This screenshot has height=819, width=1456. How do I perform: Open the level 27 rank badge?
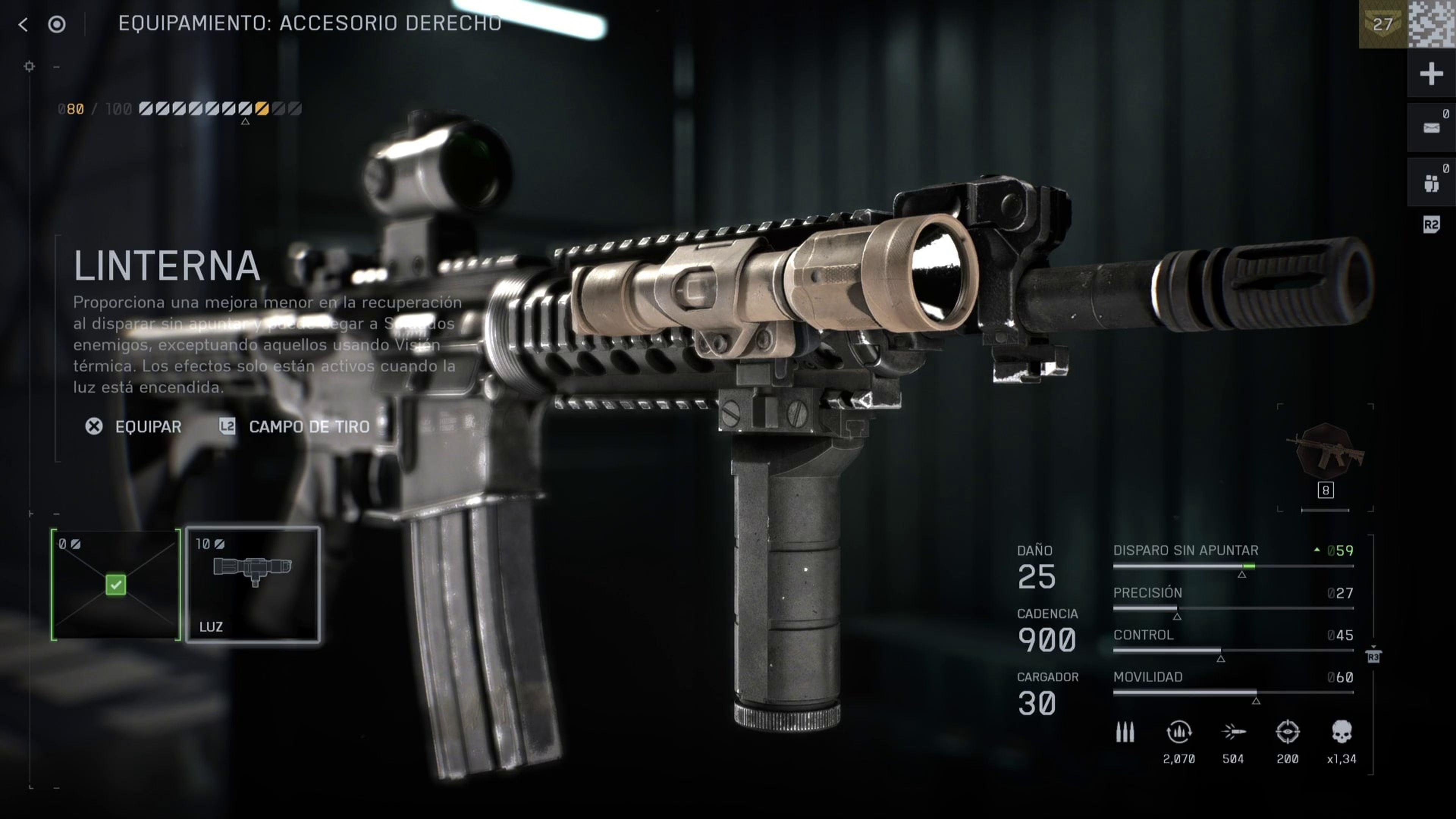1382,24
